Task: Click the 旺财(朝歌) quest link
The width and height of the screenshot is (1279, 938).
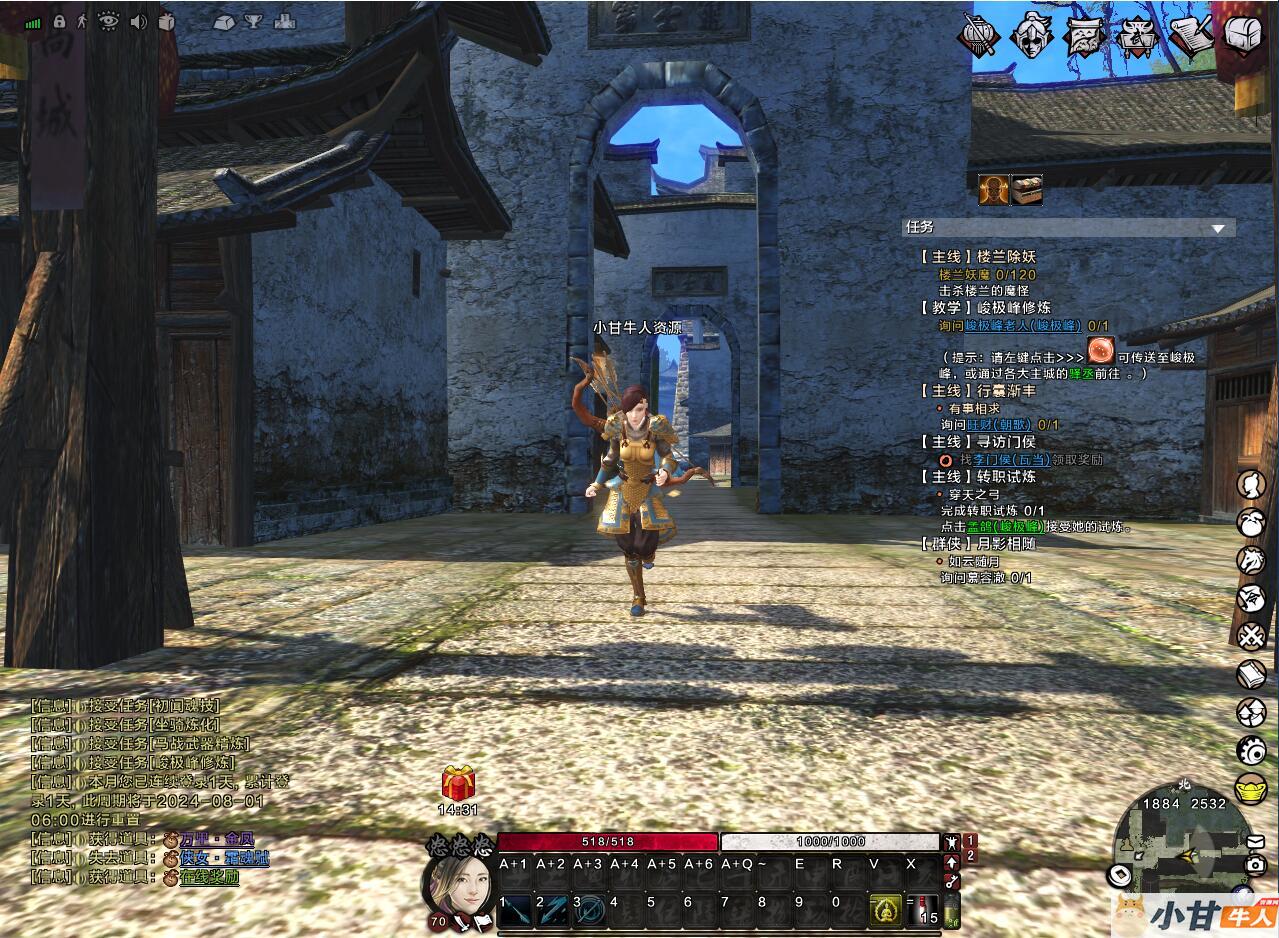Action: coord(998,425)
